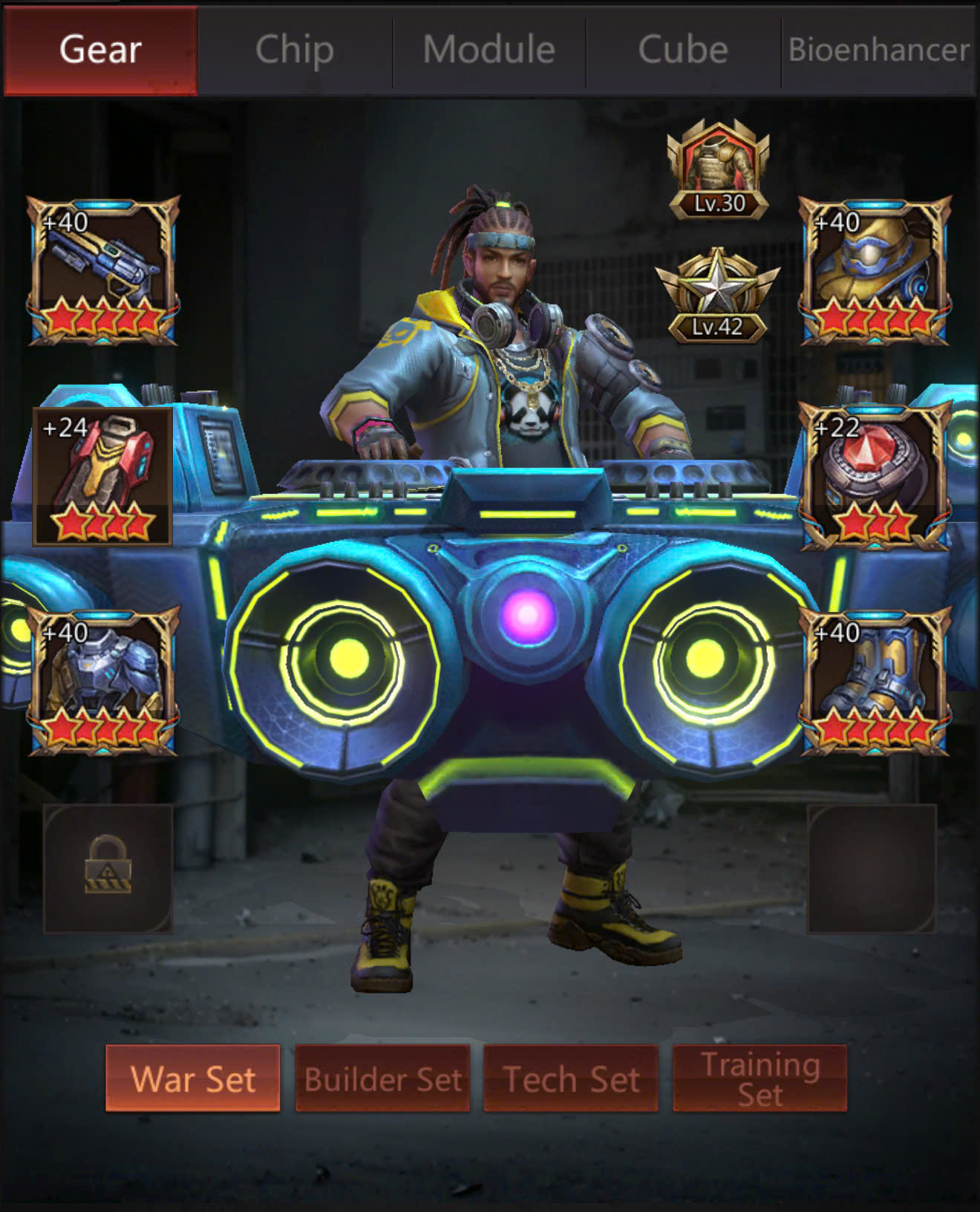Activate the War Set loadout

point(193,1078)
